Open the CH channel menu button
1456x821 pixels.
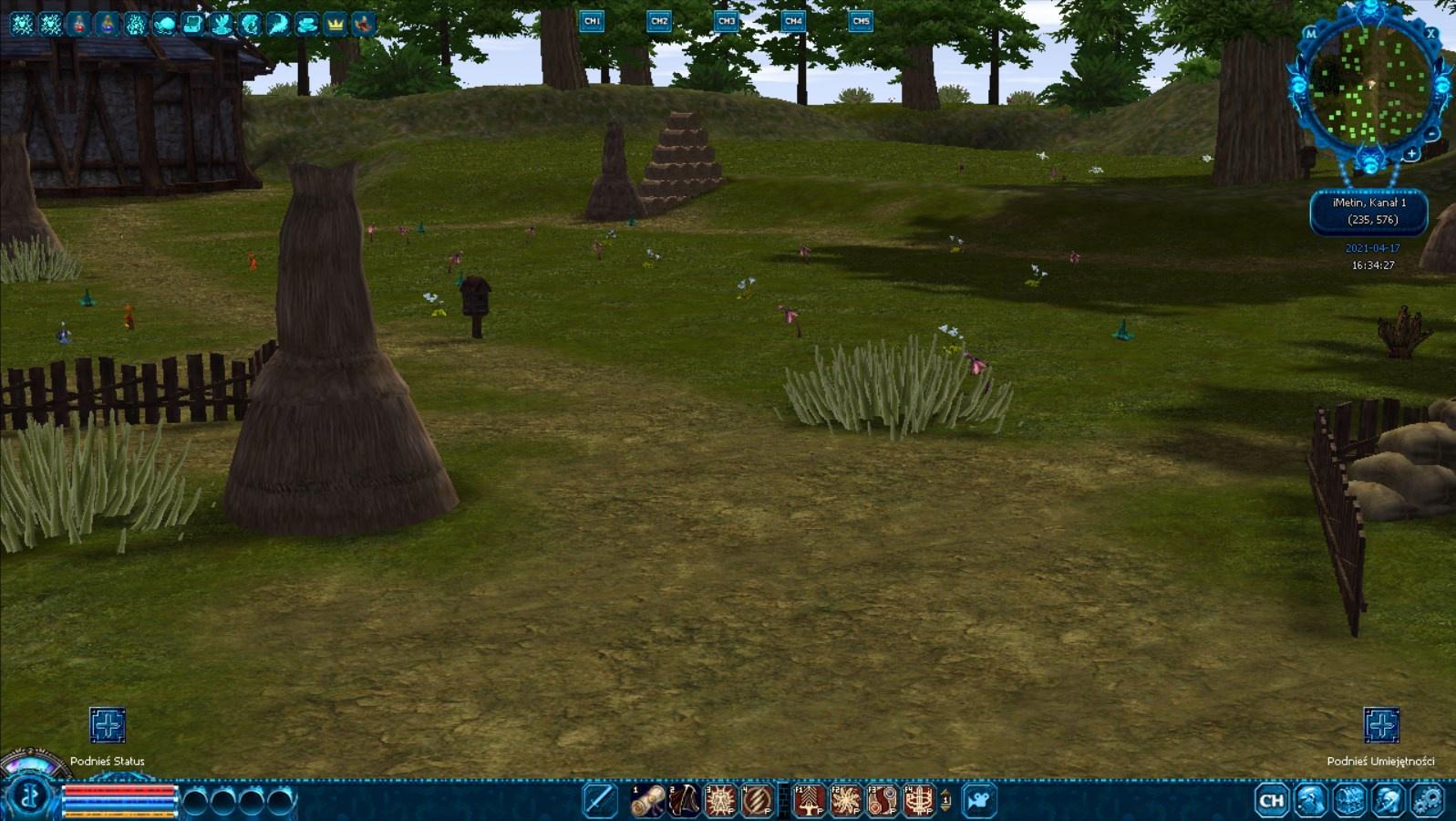click(1271, 801)
